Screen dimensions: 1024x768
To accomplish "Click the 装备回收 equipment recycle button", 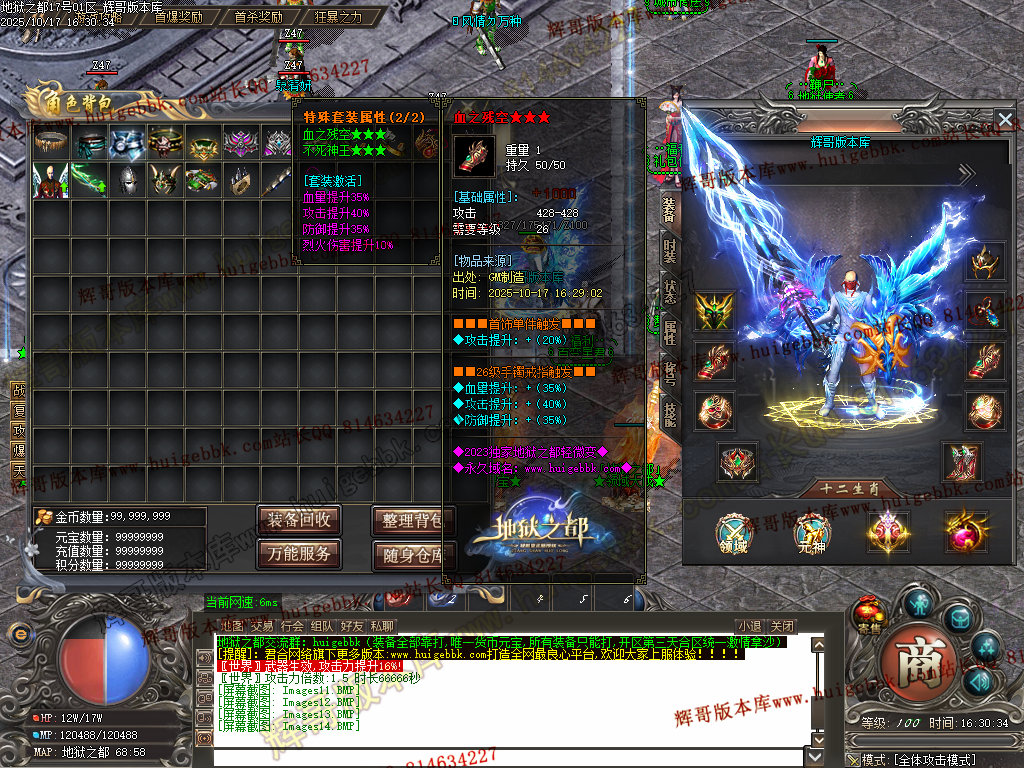I will (x=298, y=520).
